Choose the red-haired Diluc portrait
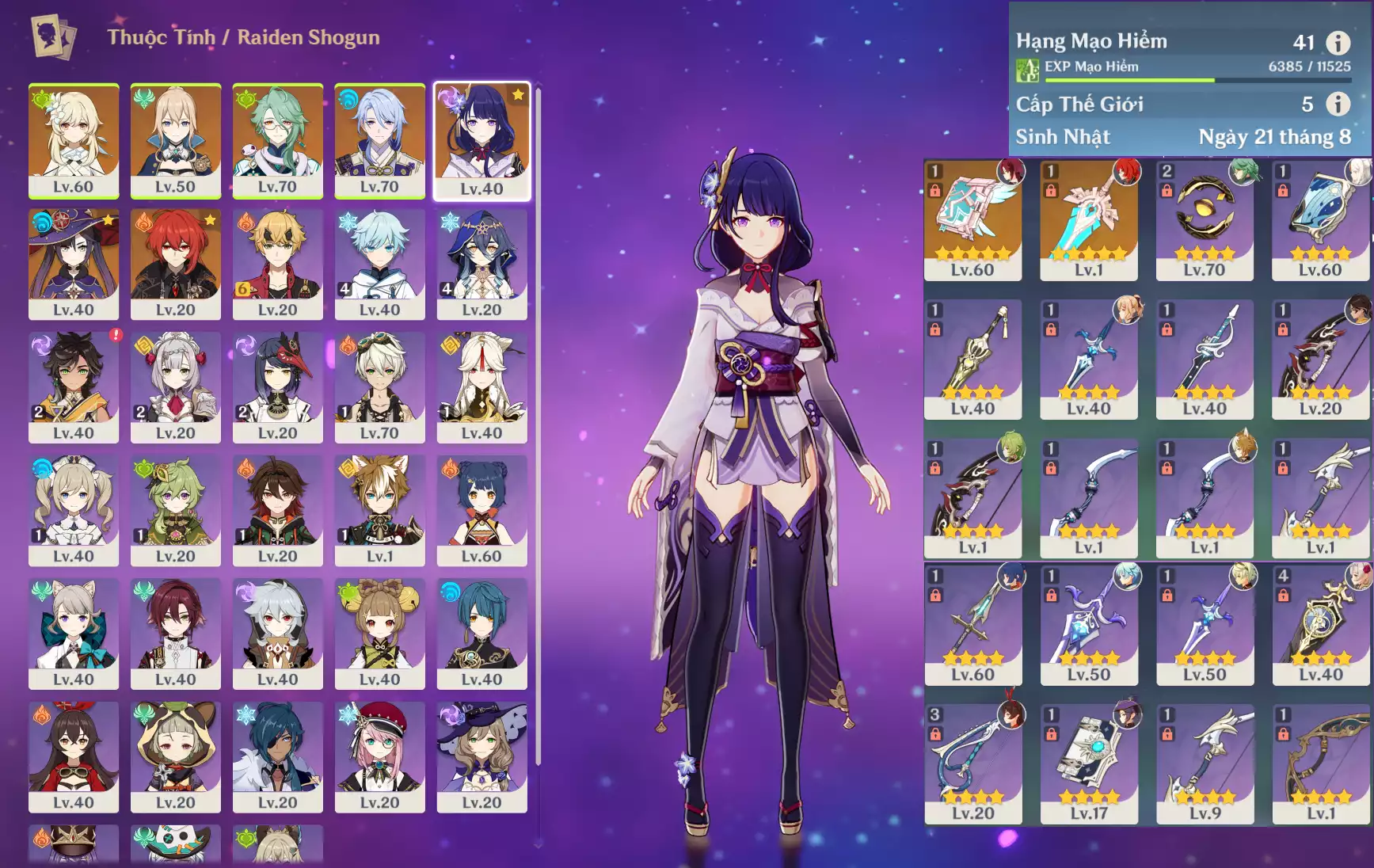Image resolution: width=1374 pixels, height=868 pixels. pos(175,263)
